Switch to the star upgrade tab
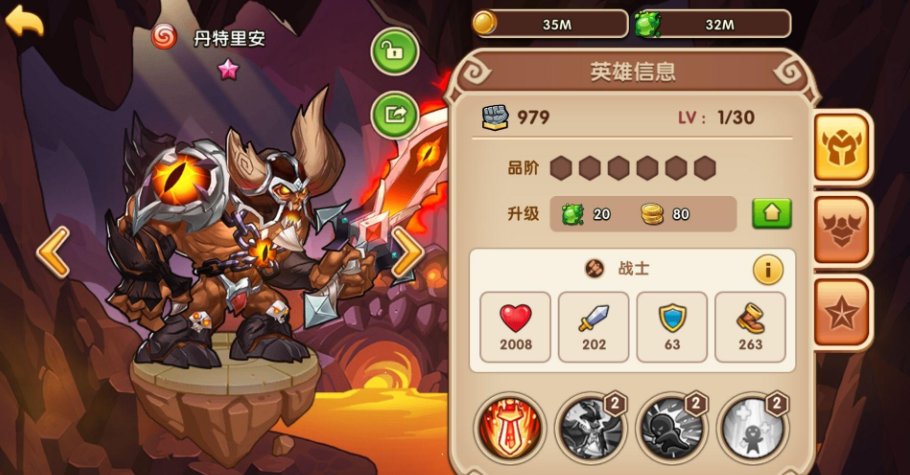 coord(842,313)
